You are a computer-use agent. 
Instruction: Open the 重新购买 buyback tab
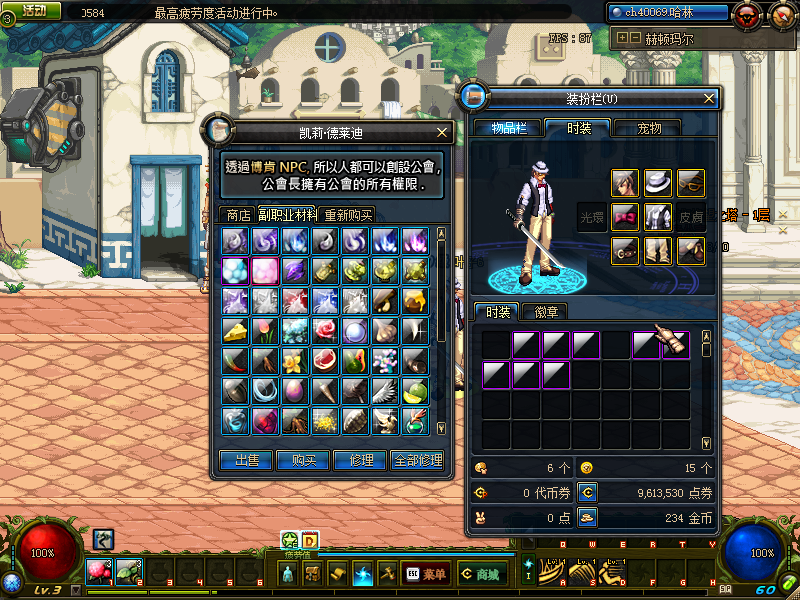point(348,214)
